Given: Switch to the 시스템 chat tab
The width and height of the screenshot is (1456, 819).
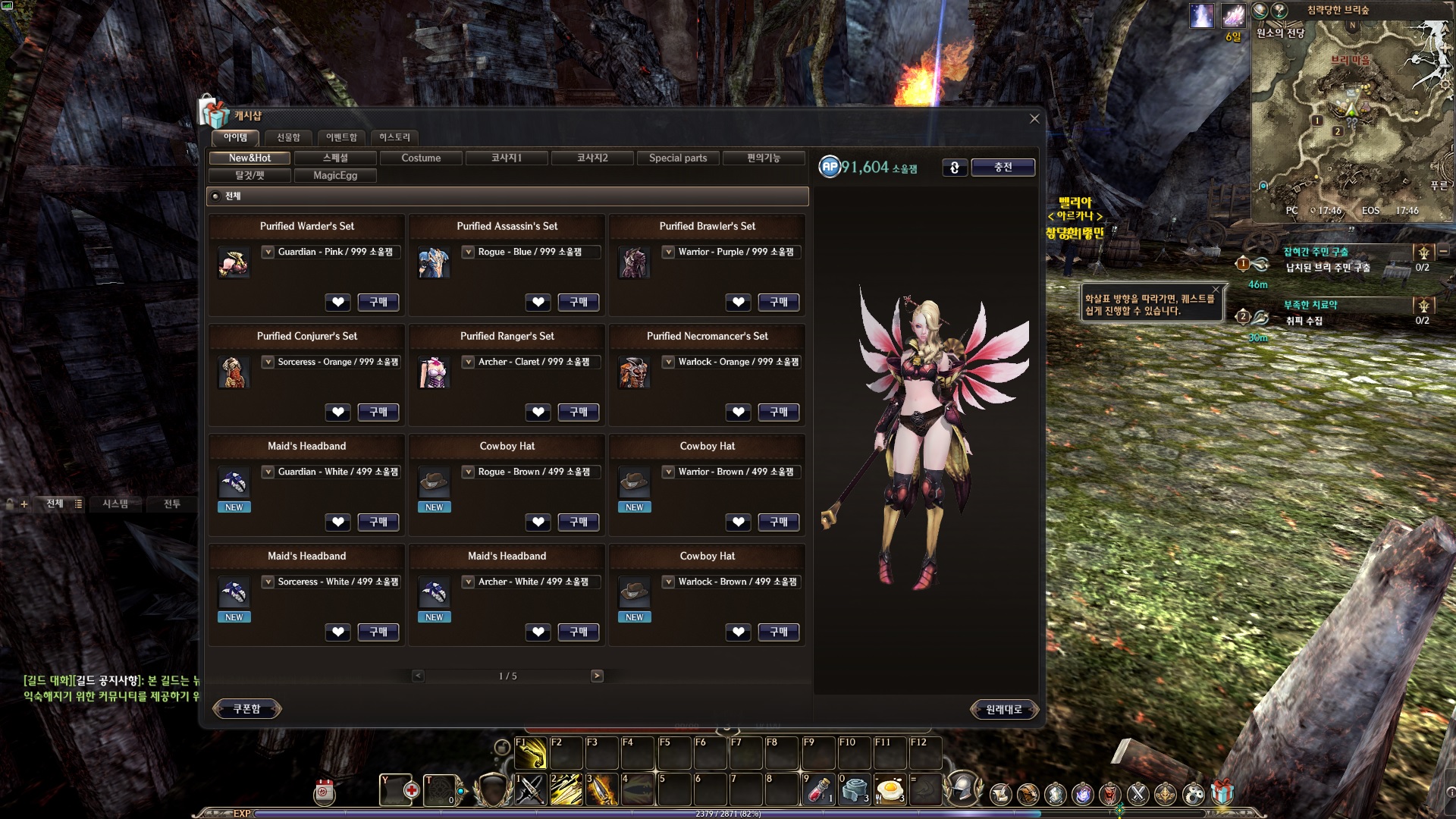Looking at the screenshot, I should pos(115,504).
